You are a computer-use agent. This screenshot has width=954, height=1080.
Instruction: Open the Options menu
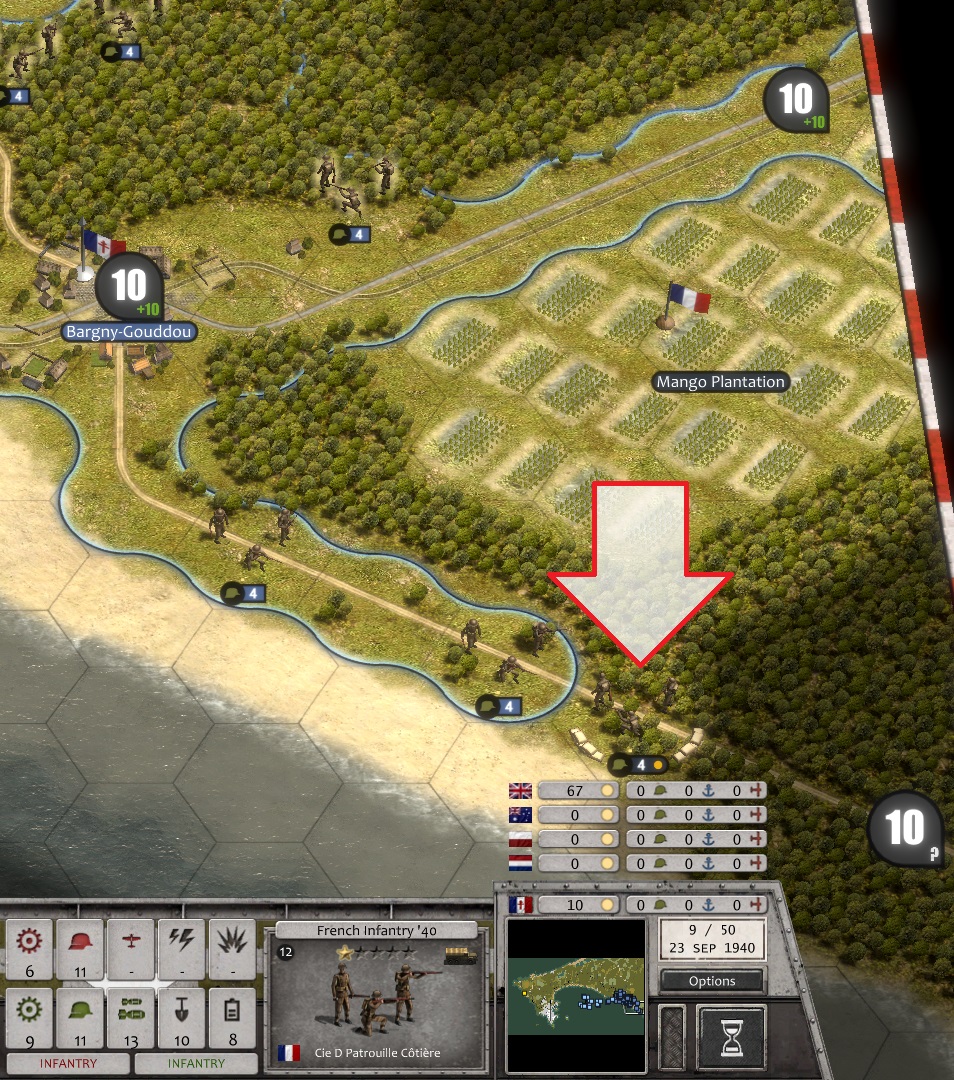[x=712, y=981]
